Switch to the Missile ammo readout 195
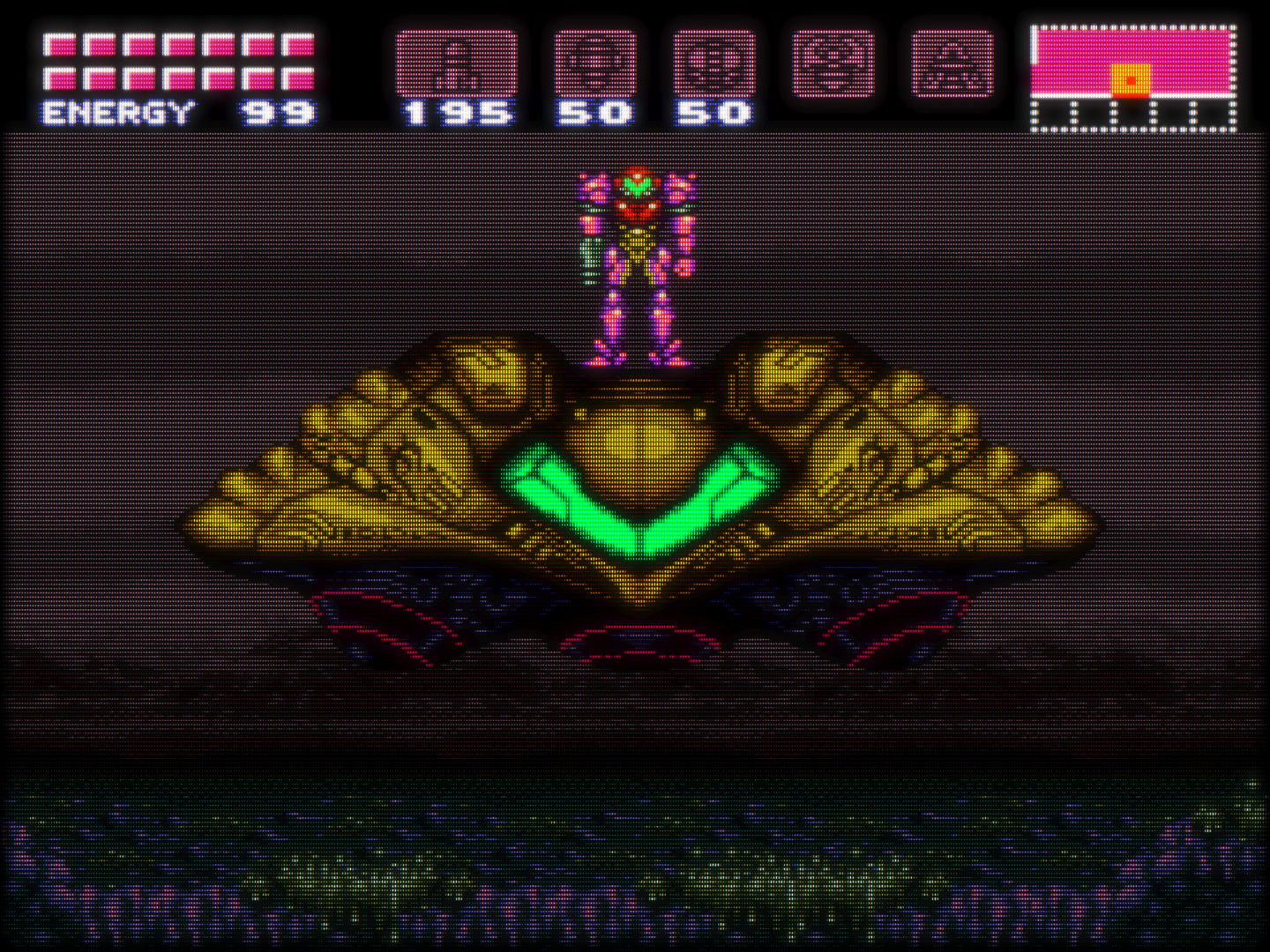This screenshot has height=952, width=1270. (x=459, y=111)
